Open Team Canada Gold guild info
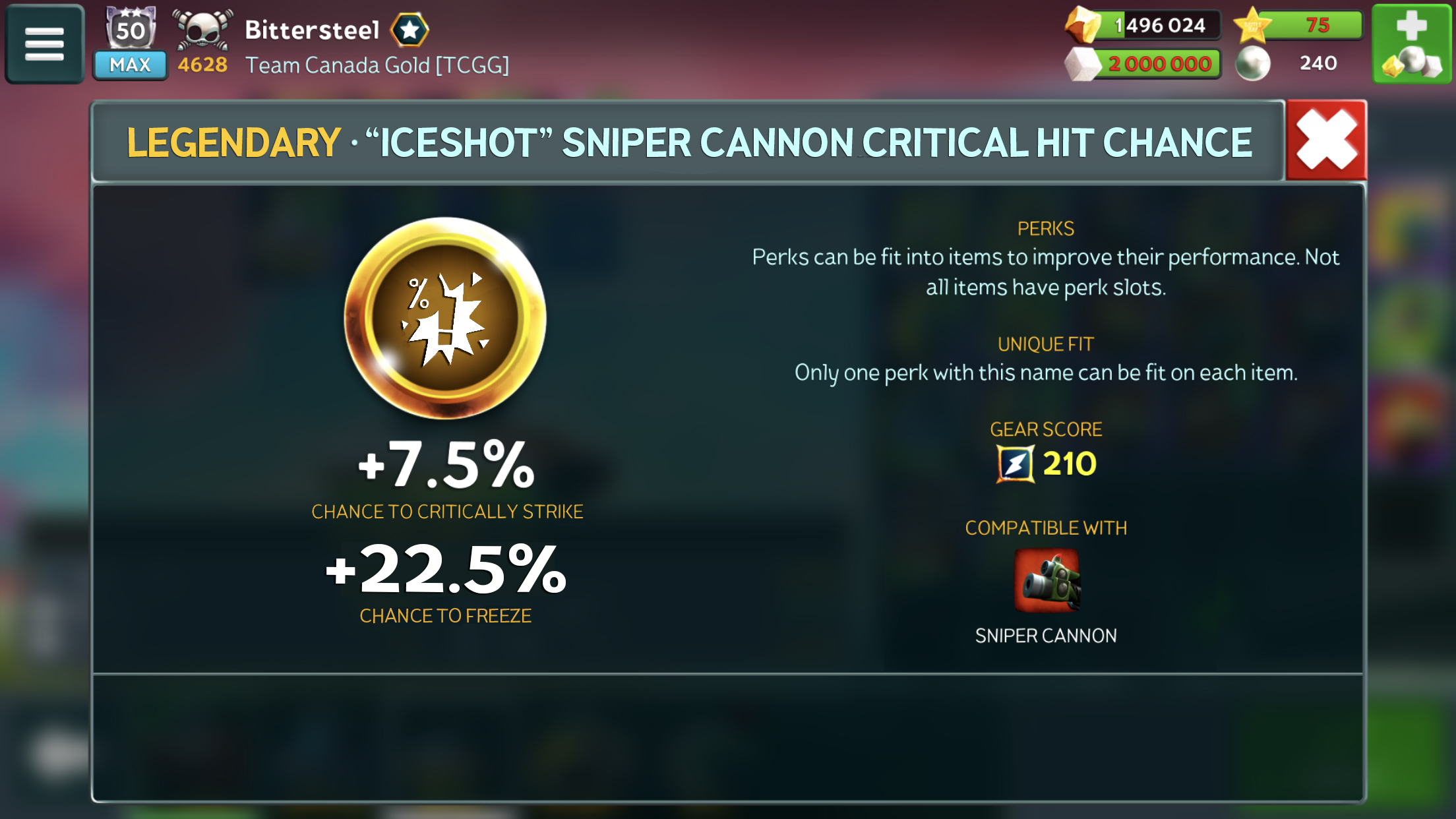1456x819 pixels. pos(377,65)
